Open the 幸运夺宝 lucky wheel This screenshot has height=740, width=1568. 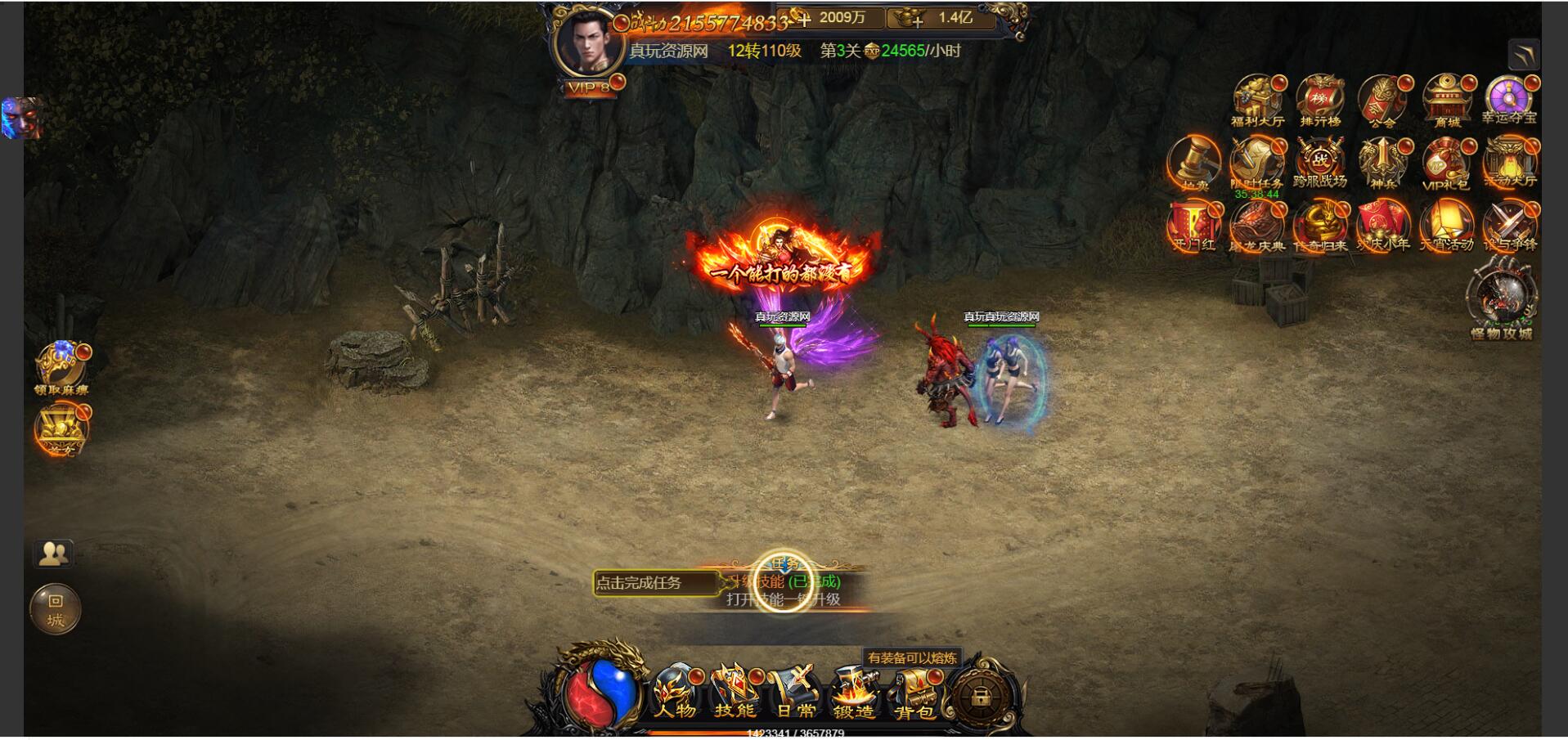pos(1509,100)
